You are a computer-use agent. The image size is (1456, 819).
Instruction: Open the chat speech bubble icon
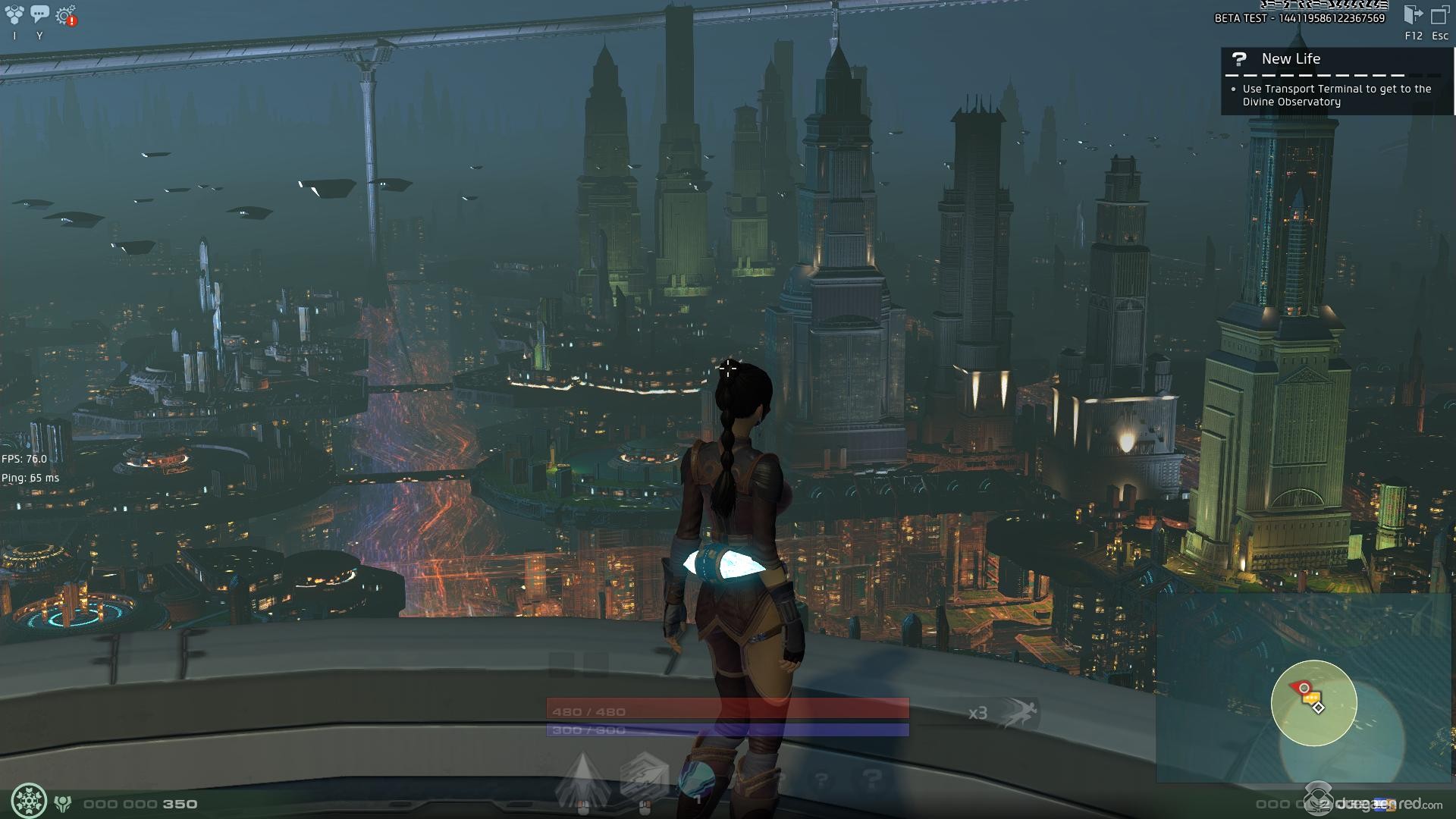pos(39,14)
